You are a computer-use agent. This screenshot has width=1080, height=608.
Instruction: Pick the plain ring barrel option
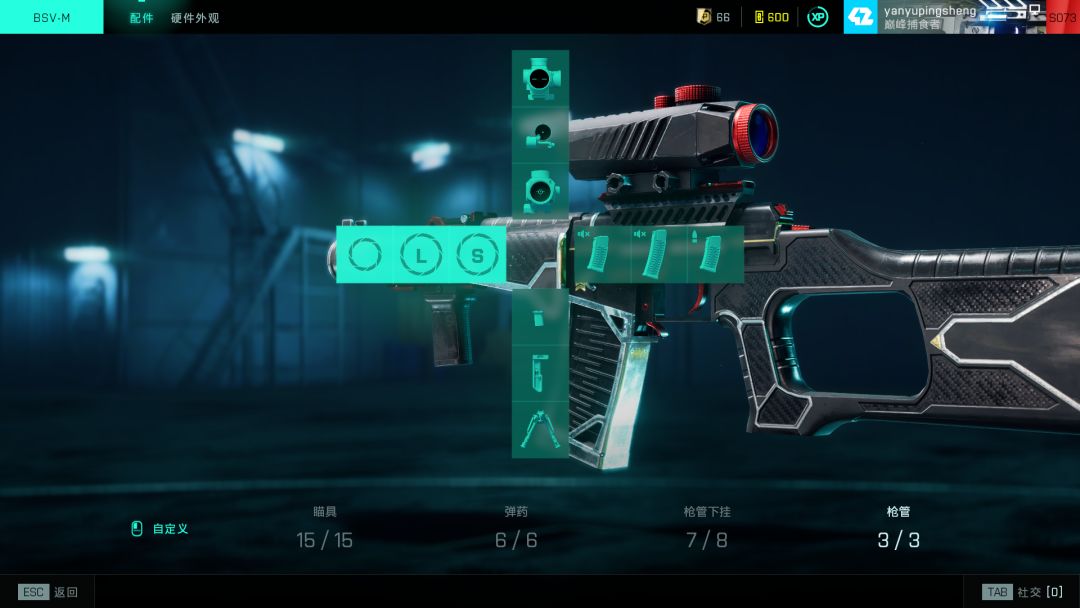click(365, 255)
